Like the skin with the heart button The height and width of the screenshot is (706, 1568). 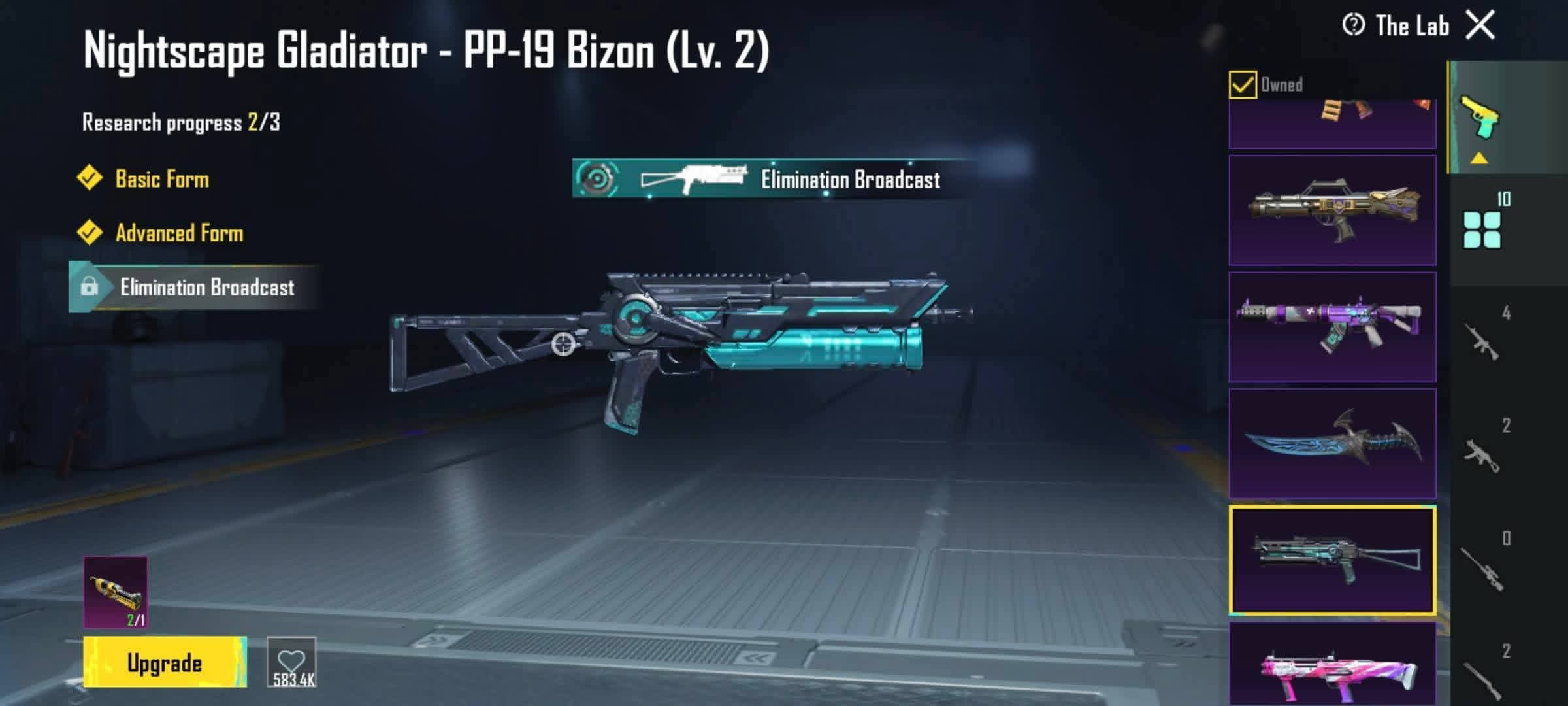pos(291,662)
